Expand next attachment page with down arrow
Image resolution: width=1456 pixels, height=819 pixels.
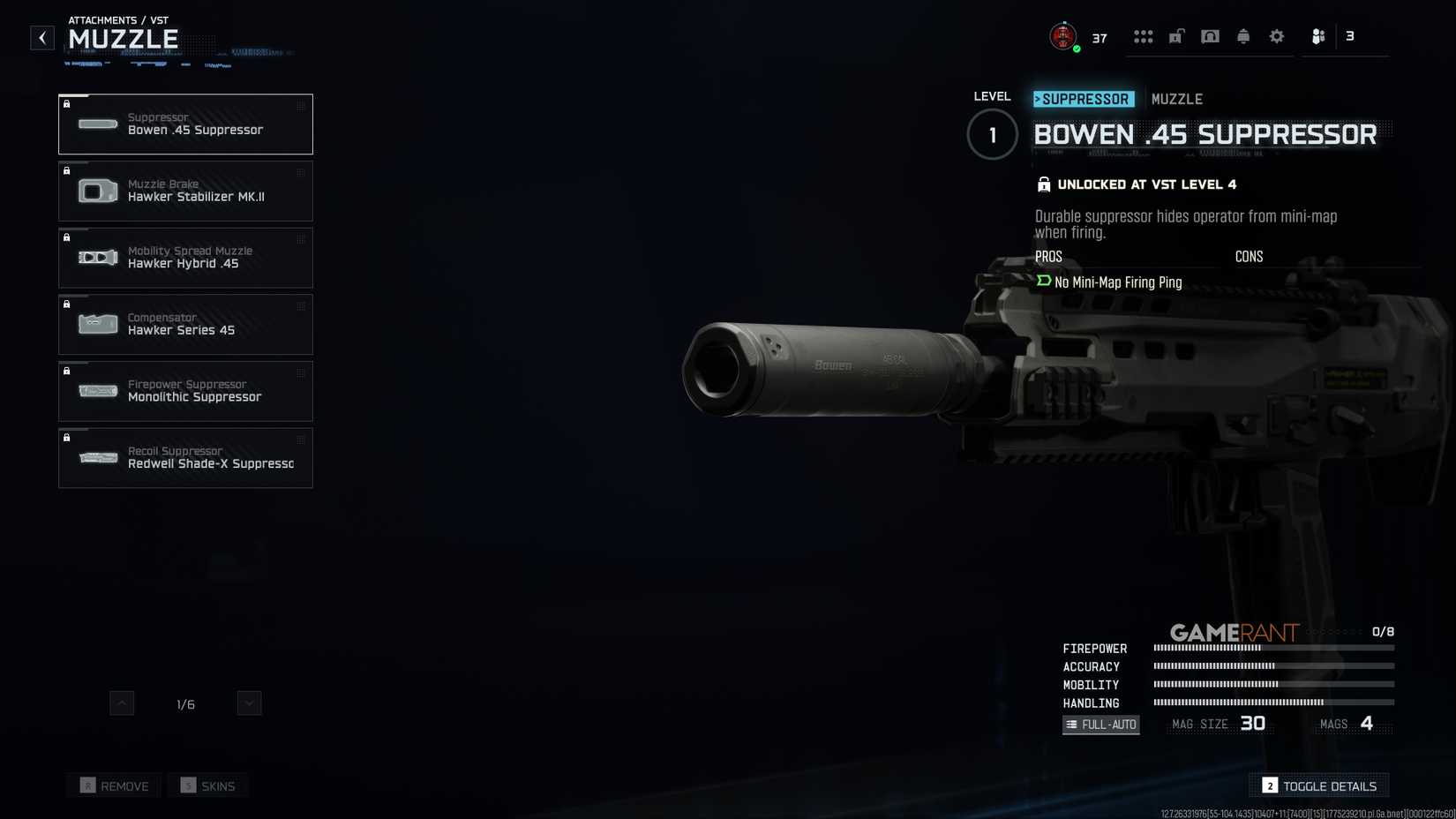coord(248,703)
